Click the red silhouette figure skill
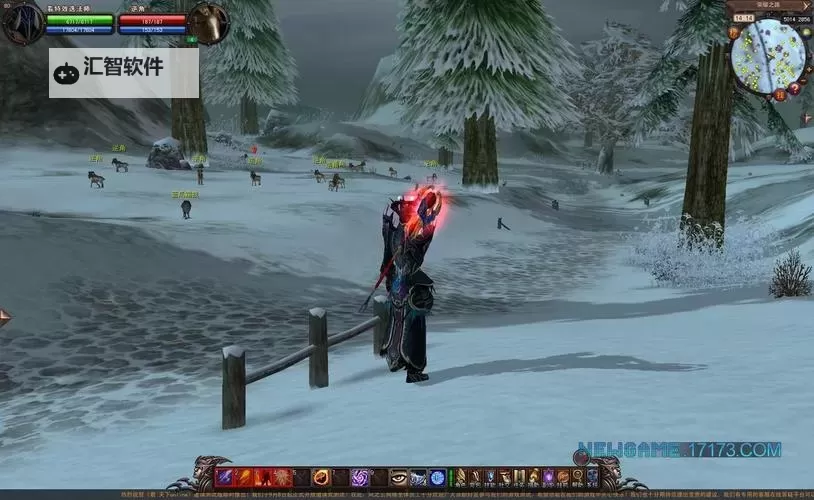Screen dimensions: 814x500 point(263,478)
